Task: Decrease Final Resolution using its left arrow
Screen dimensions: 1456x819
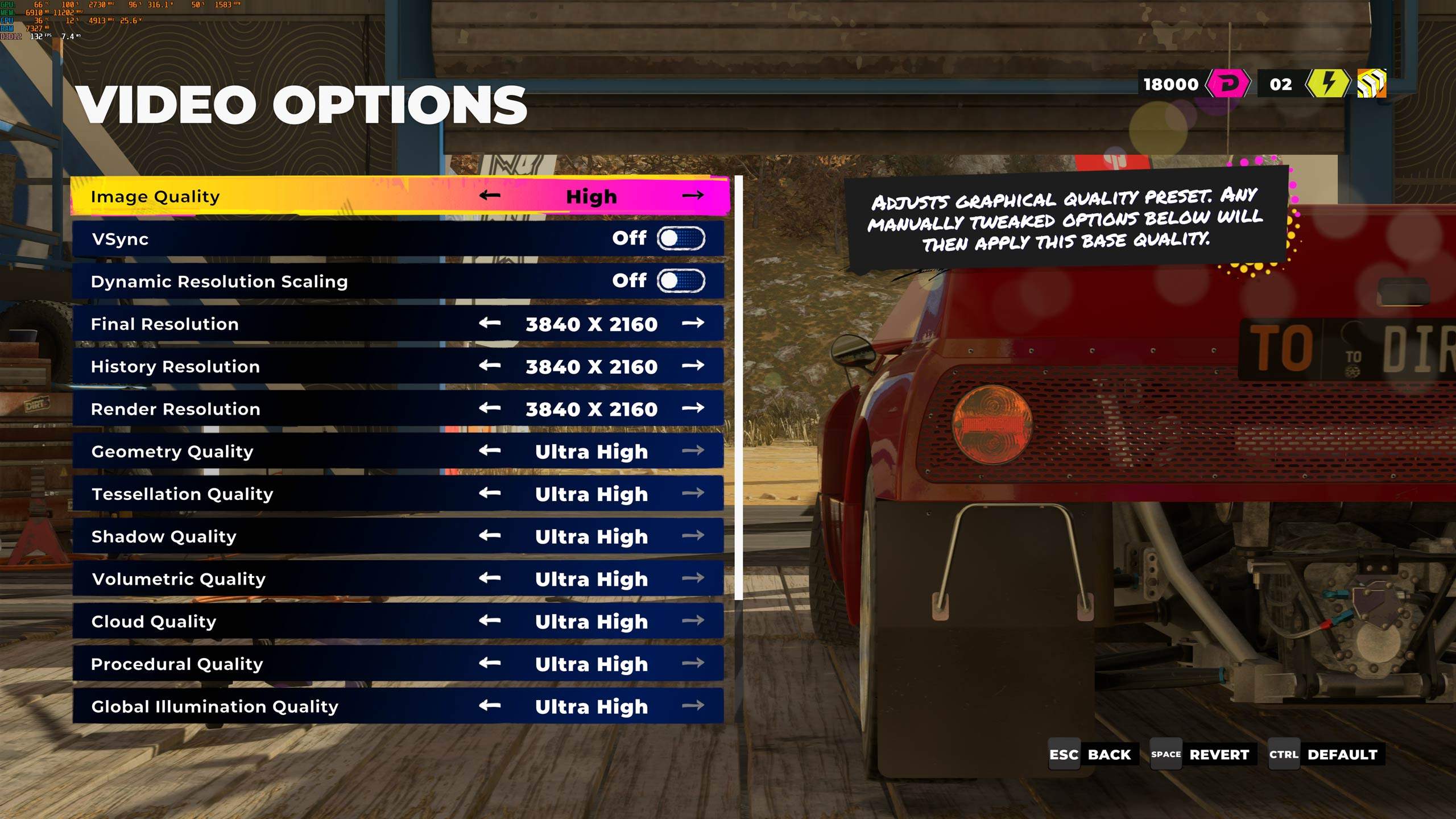Action: click(x=489, y=324)
